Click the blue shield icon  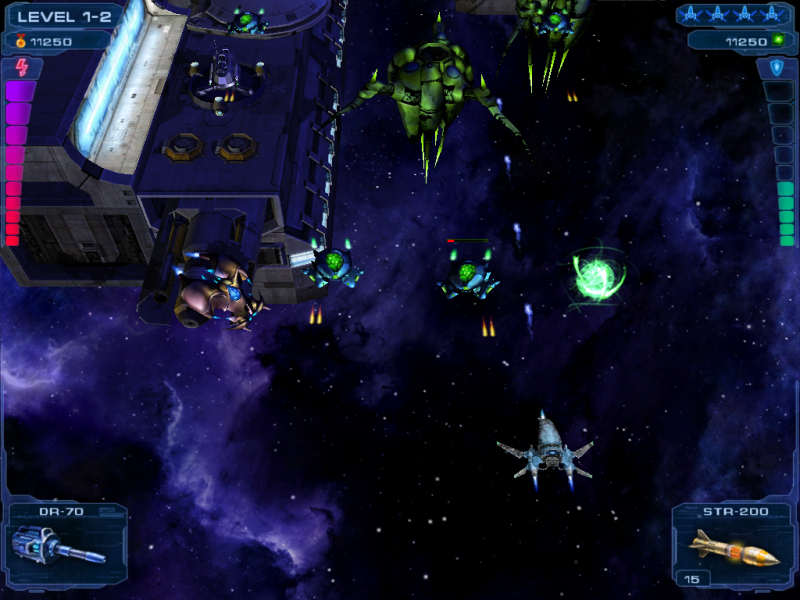tap(777, 68)
